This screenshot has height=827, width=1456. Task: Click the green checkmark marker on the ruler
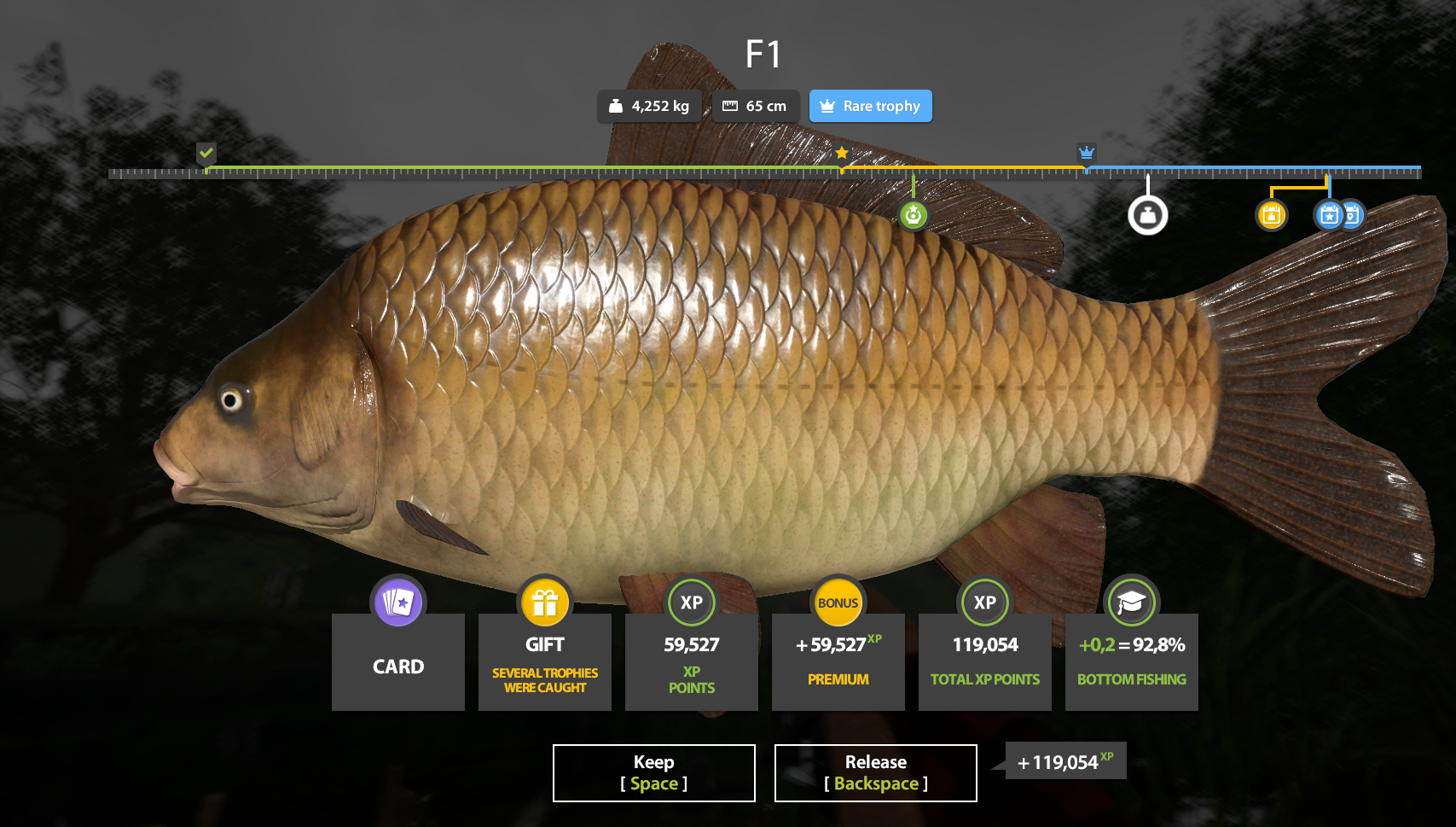click(206, 154)
